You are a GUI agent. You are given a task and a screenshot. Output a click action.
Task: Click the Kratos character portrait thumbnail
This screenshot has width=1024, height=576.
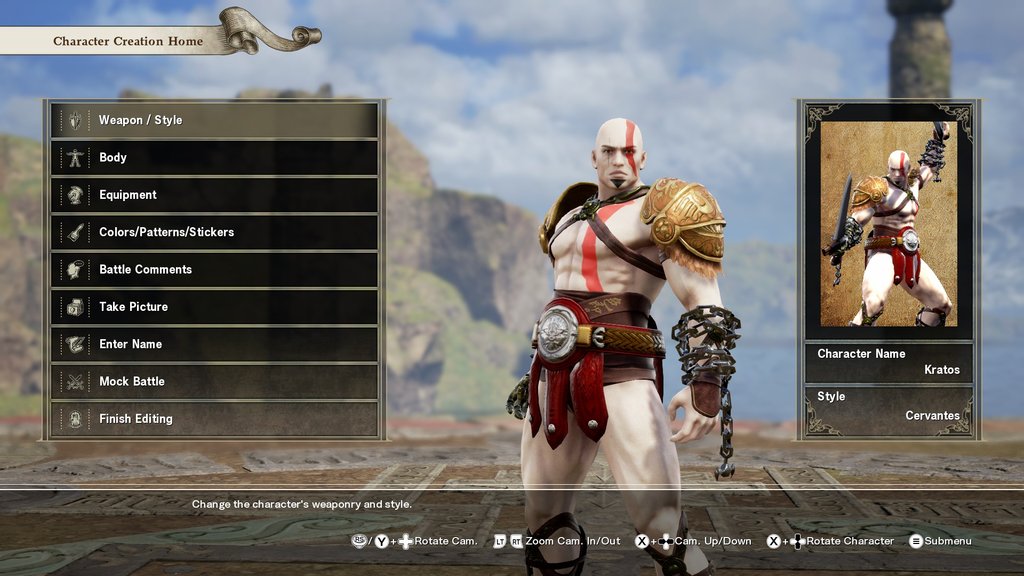888,224
